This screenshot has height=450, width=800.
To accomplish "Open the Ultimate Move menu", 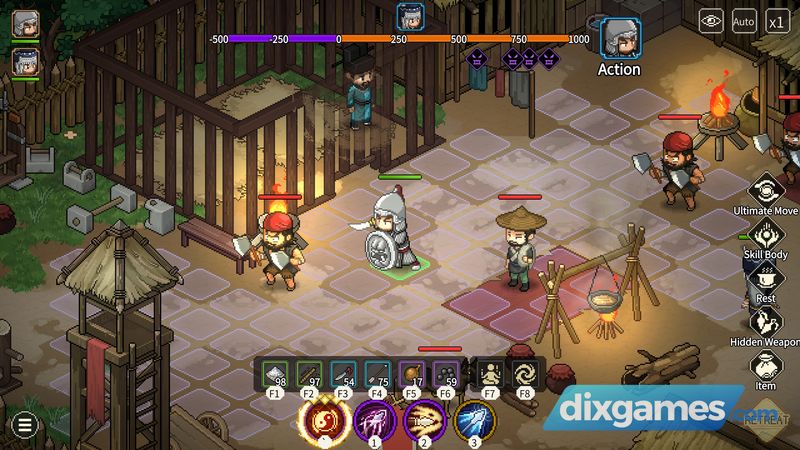I will [766, 189].
